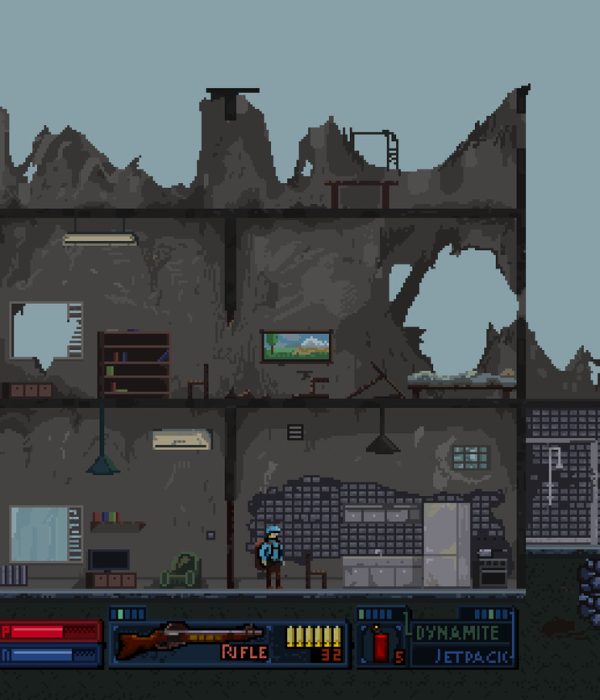Select the Rifle weapon slot
Viewport: 600px width, 700px height.
[x=190, y=641]
